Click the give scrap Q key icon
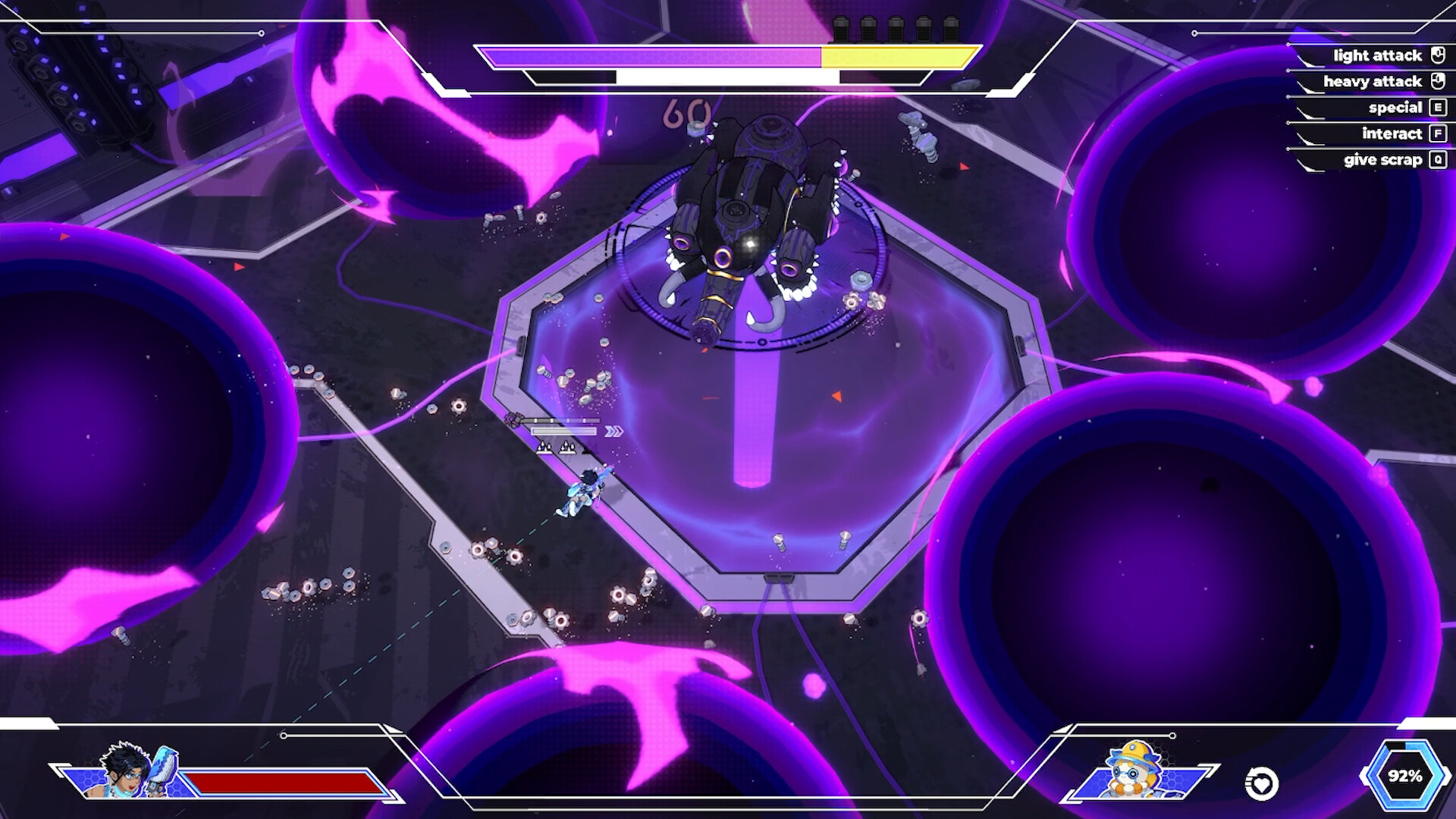 tap(1438, 160)
